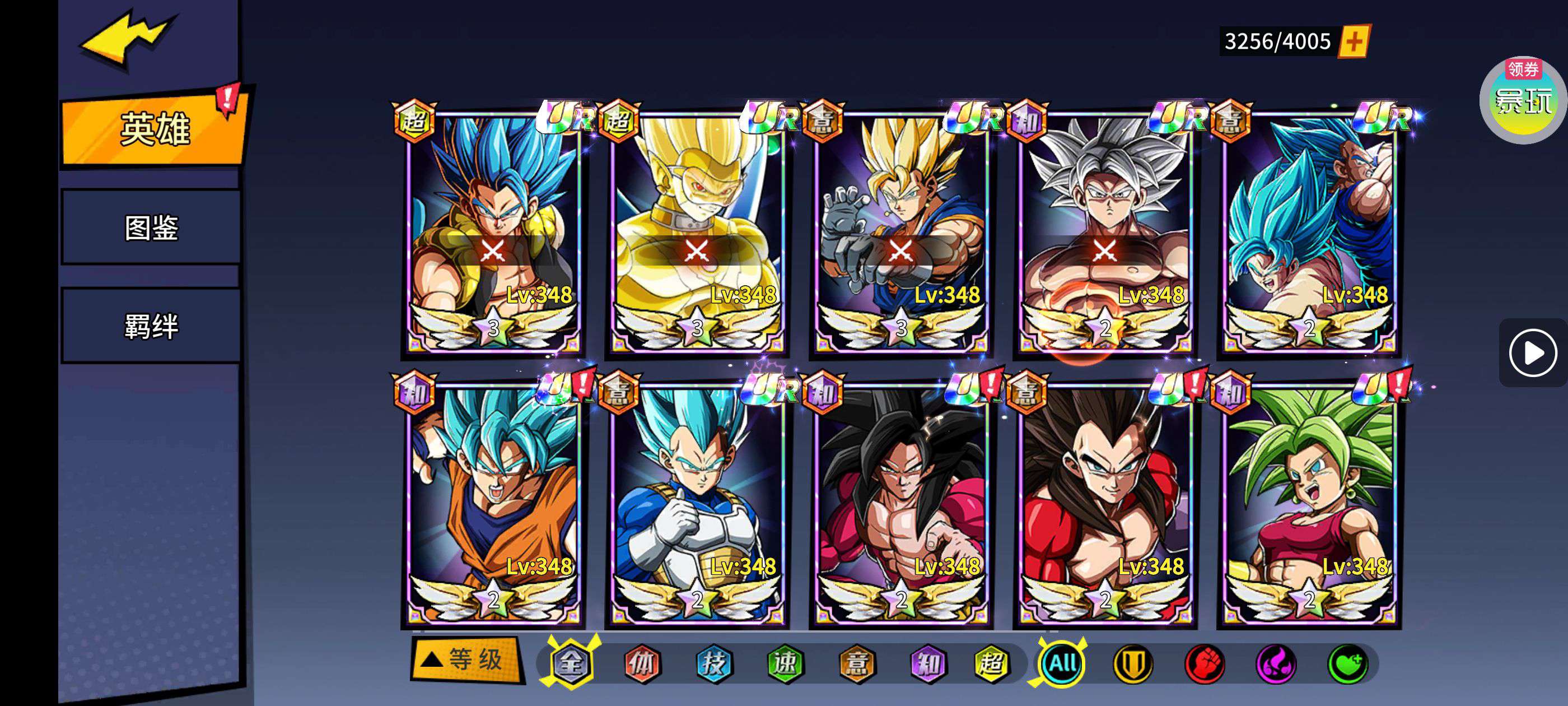
Task: Filter by the red 体 type
Action: pos(642,663)
